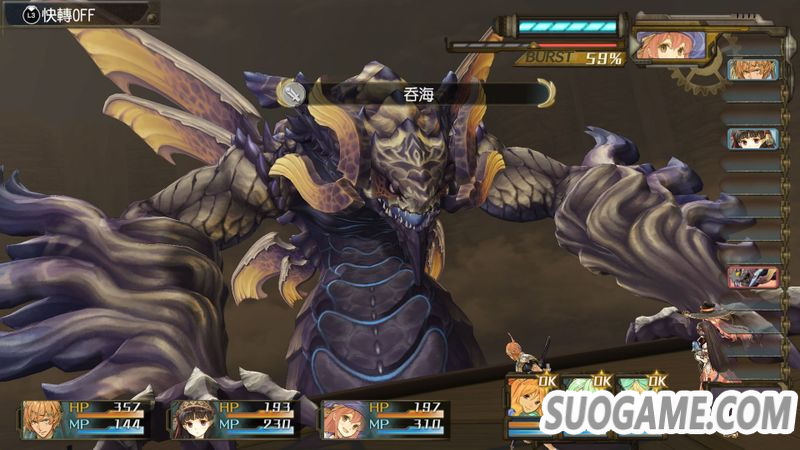800x450 pixels.
Task: Choose the dark-haired girl's turn-order portrait
Action: point(752,138)
